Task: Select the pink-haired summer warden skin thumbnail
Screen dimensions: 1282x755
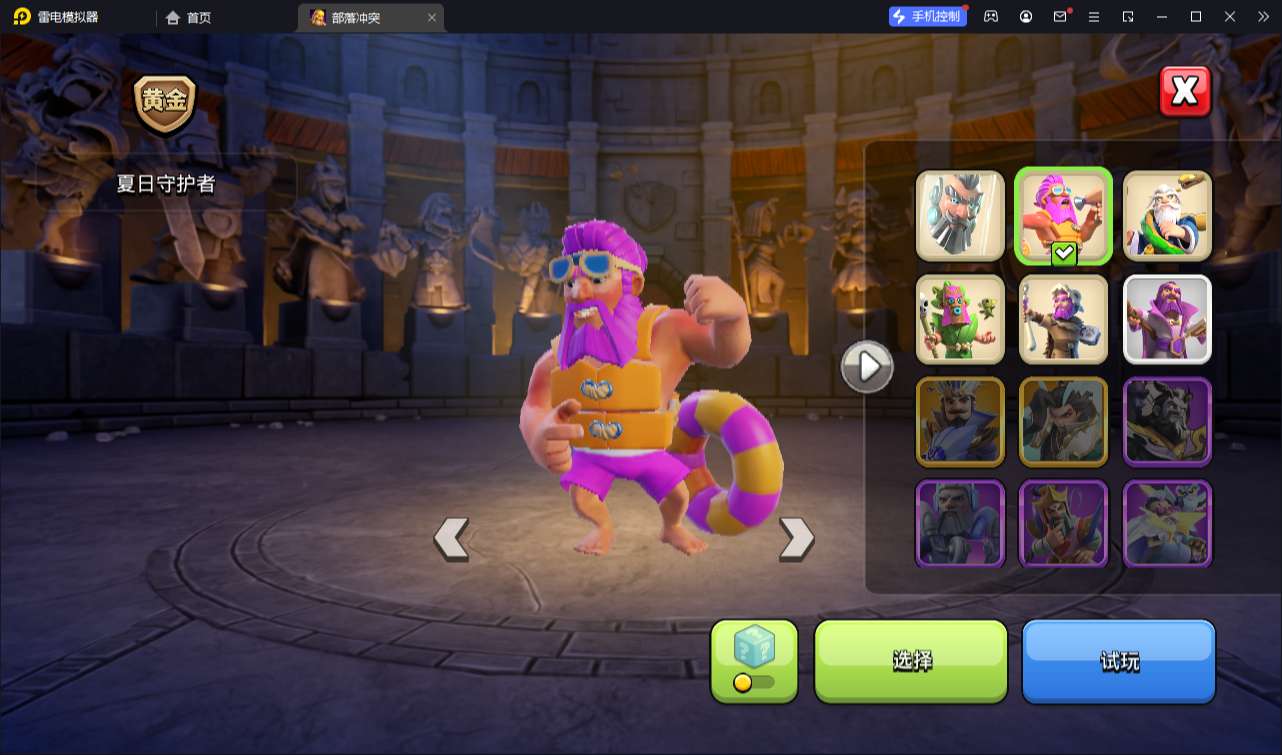Action: pos(1063,216)
